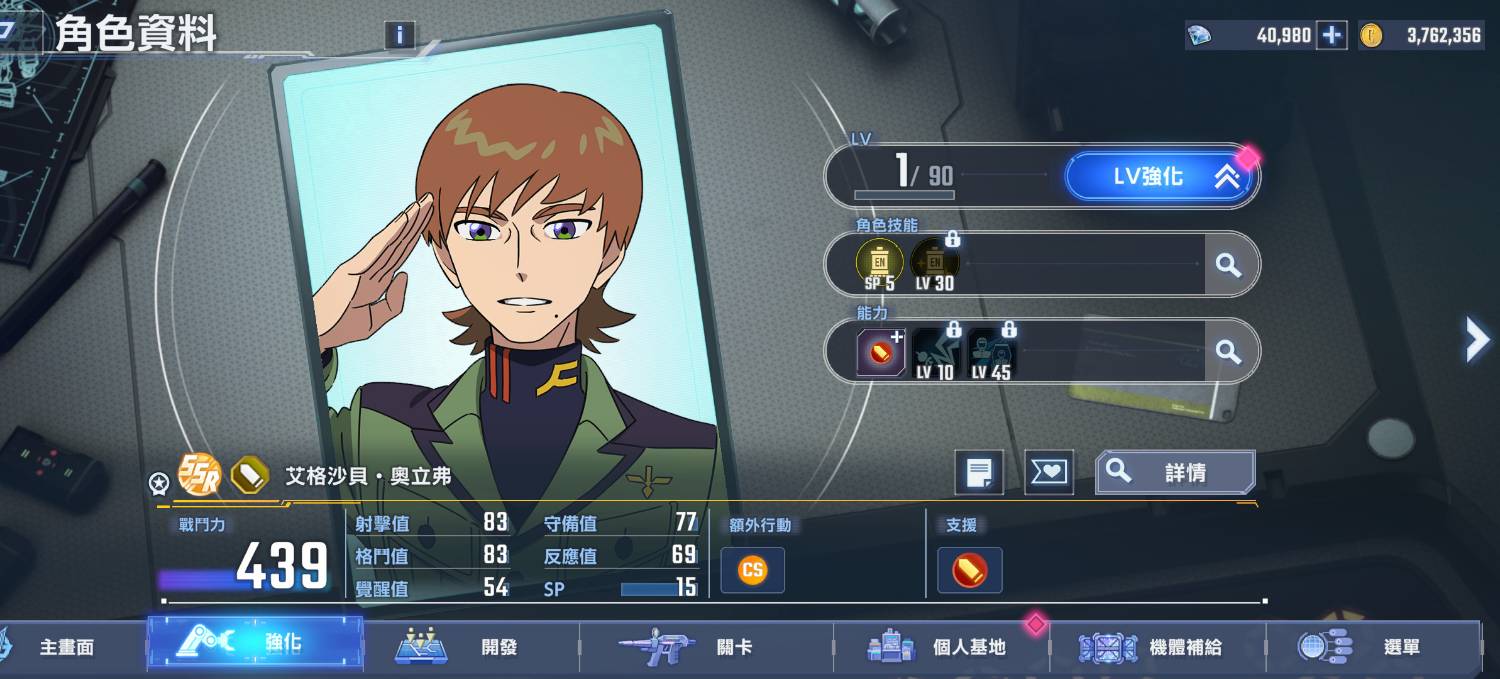The image size is (1500, 679).
Task: Switch to the 開發 development tab
Action: tap(470, 647)
